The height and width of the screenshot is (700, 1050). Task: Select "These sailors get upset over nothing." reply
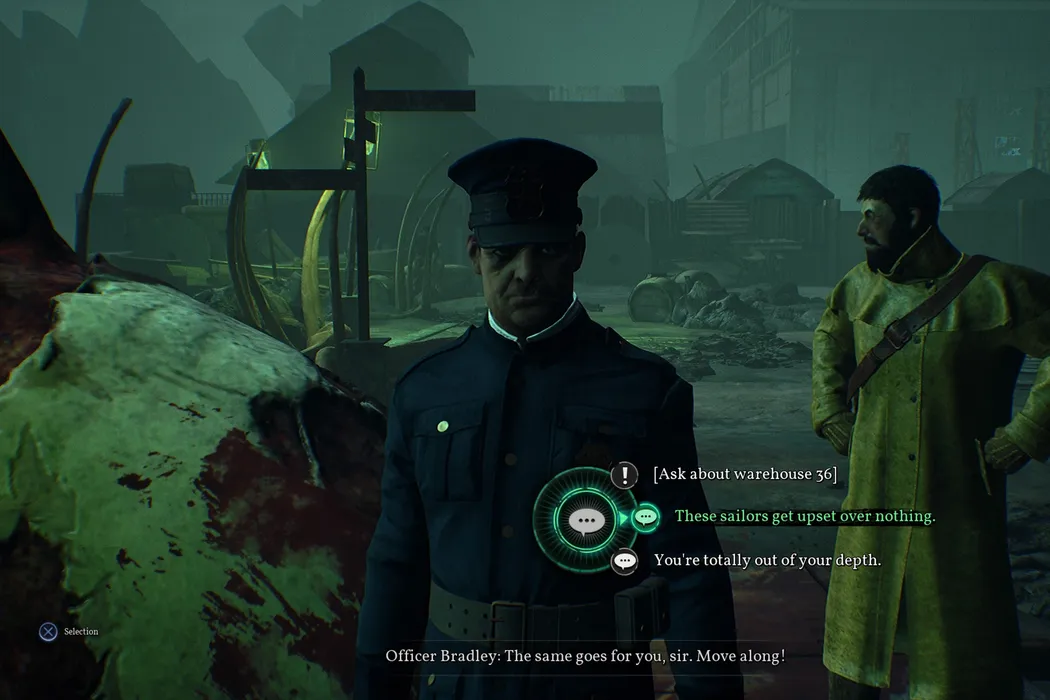[x=804, y=517]
